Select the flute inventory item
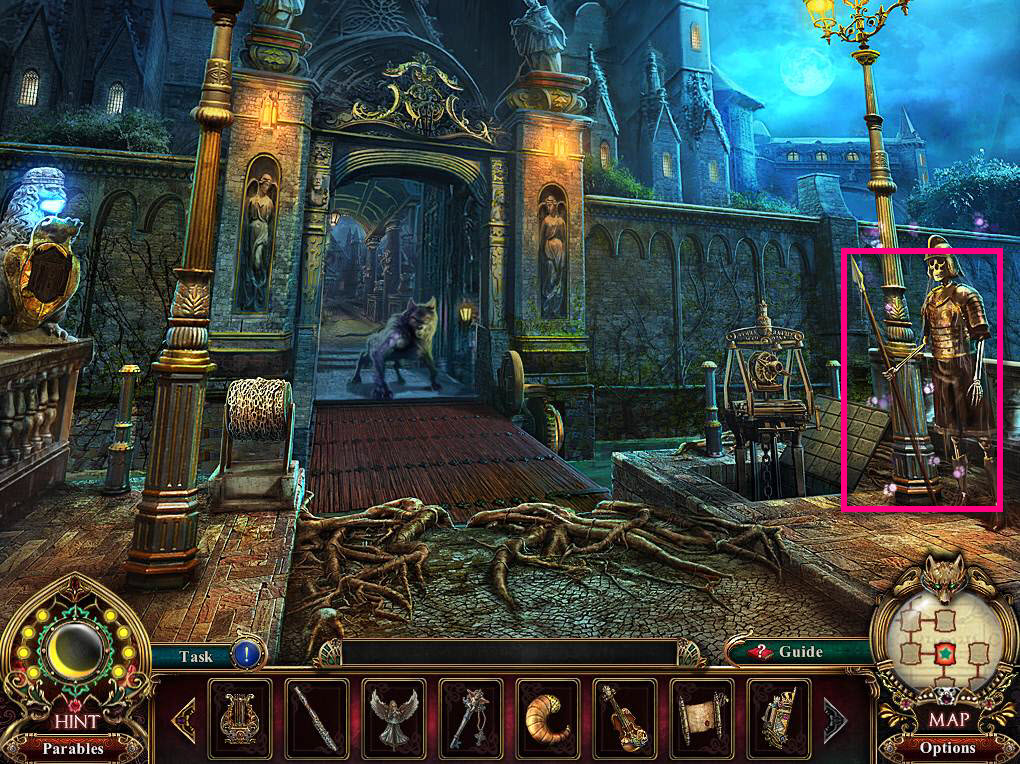The image size is (1020, 764). point(317,718)
